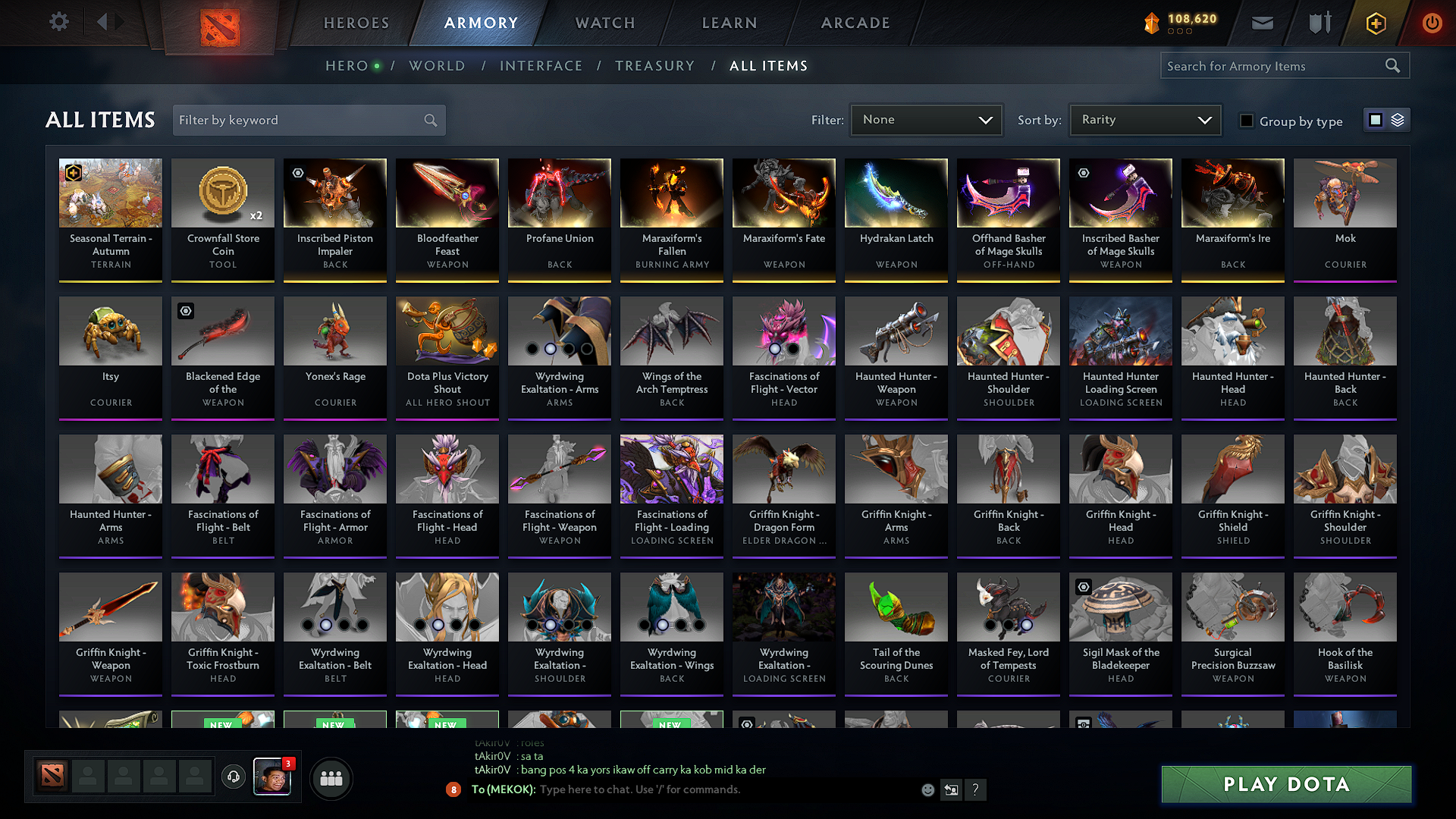The image size is (1456, 819).
Task: Click the chat wheel icon beside emoji
Action: click(952, 789)
